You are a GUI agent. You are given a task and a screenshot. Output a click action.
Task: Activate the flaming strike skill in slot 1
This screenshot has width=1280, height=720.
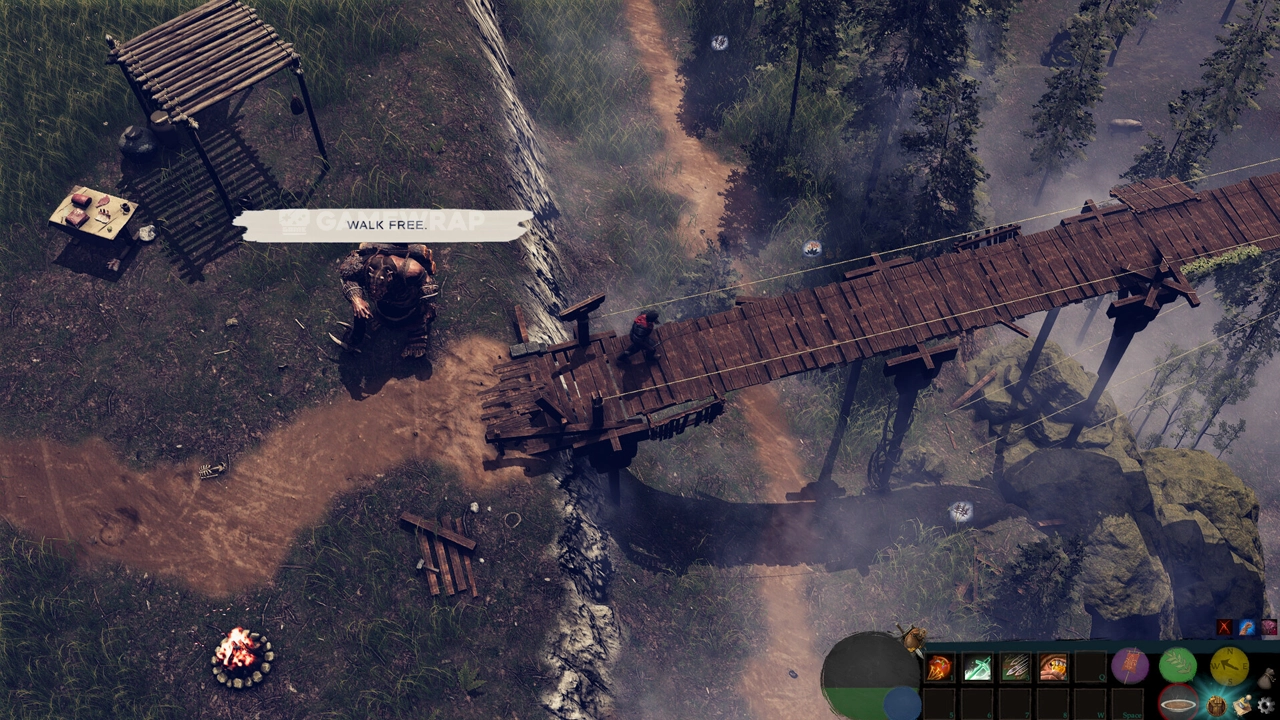(940, 668)
